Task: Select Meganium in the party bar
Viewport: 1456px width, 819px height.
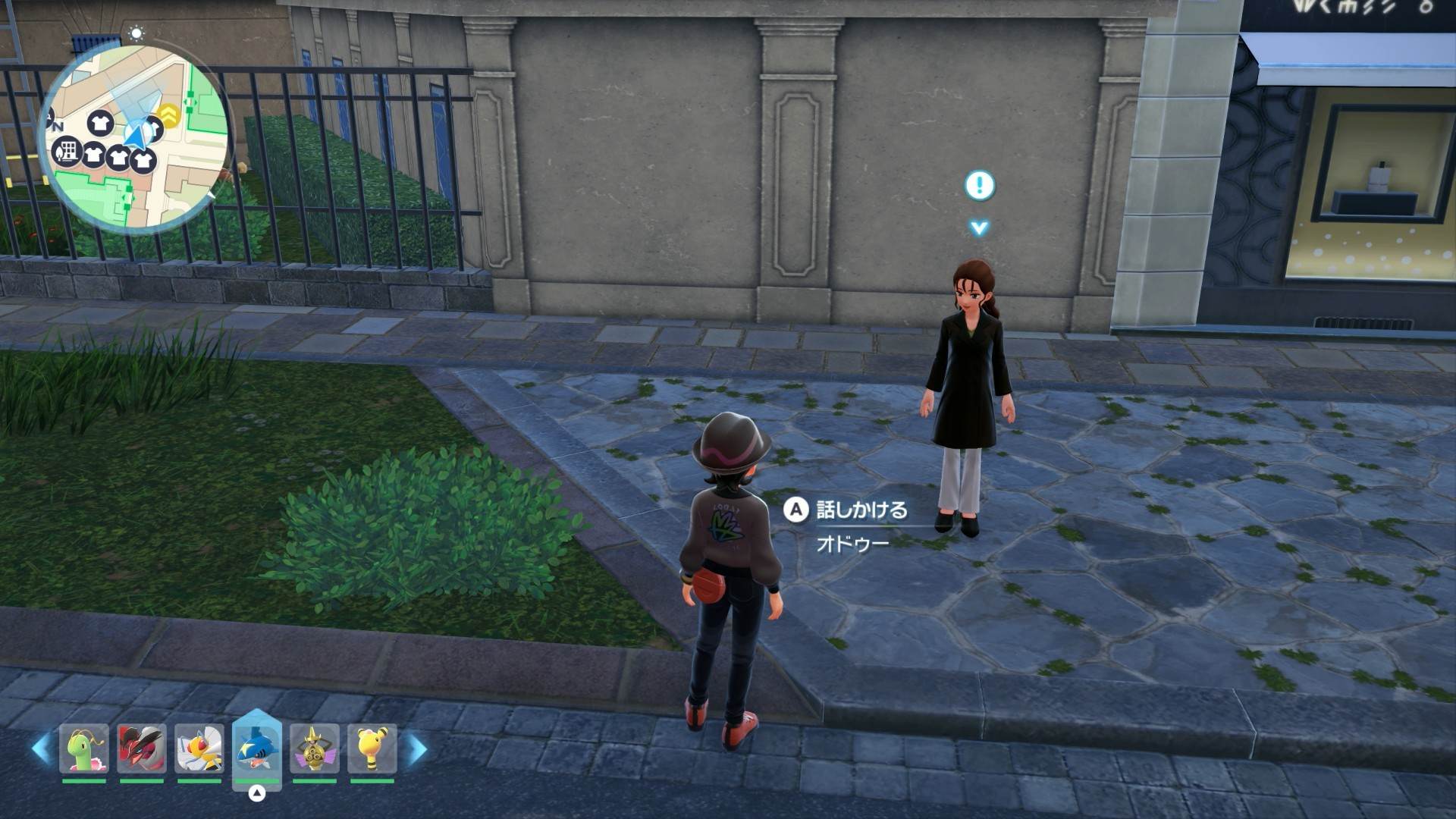Action: [84, 749]
